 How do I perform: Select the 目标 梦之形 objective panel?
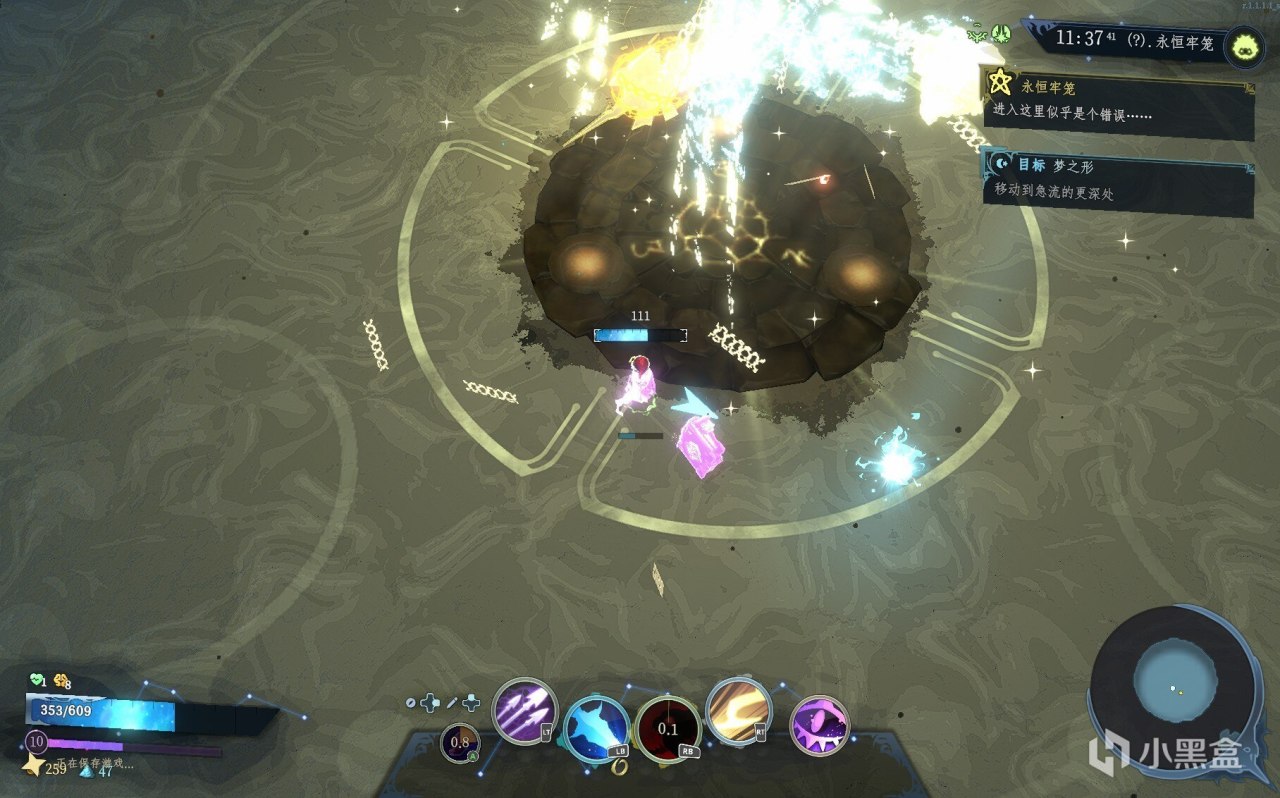point(1116,180)
